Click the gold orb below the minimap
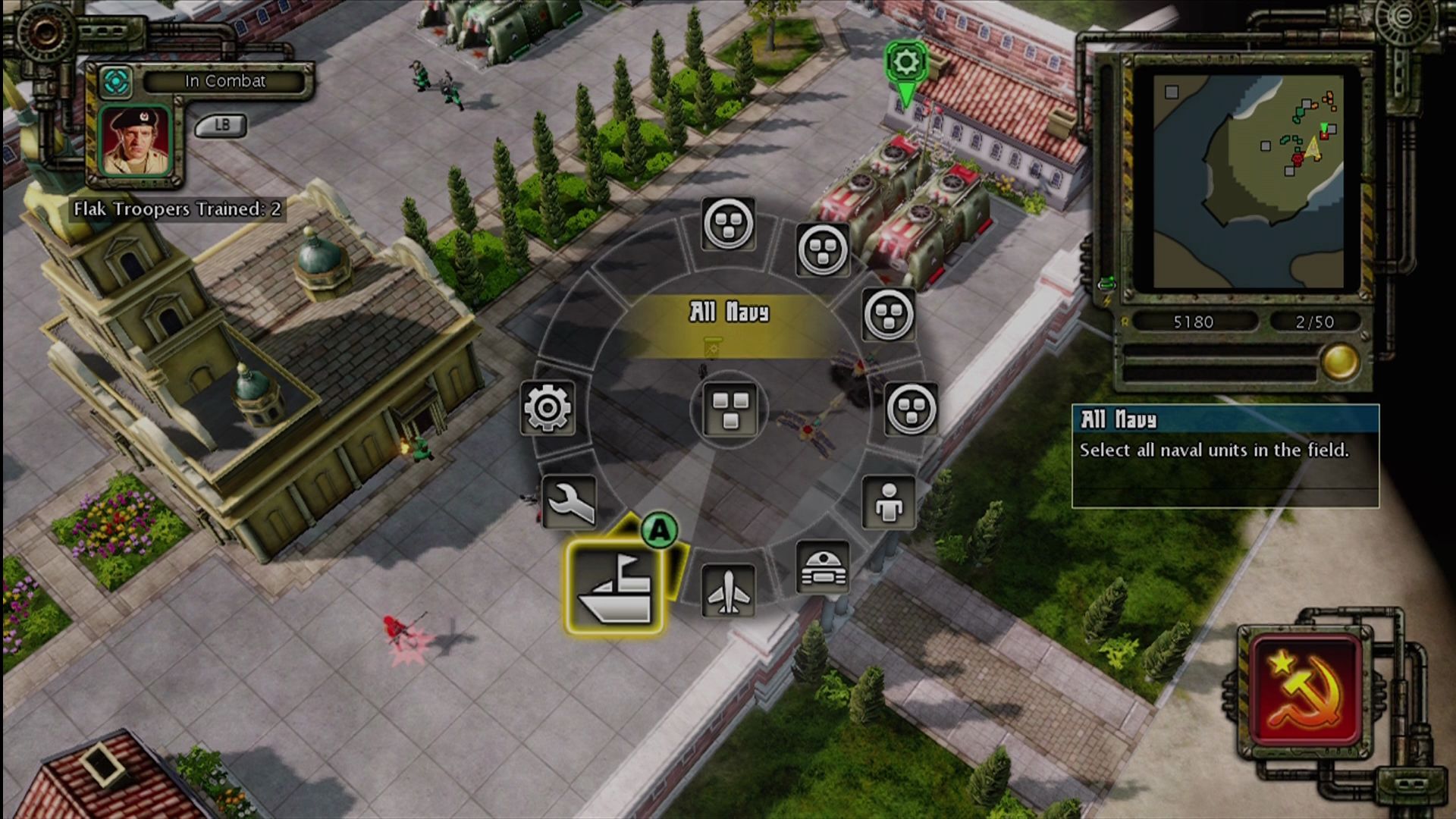This screenshot has width=1456, height=819. (1339, 361)
